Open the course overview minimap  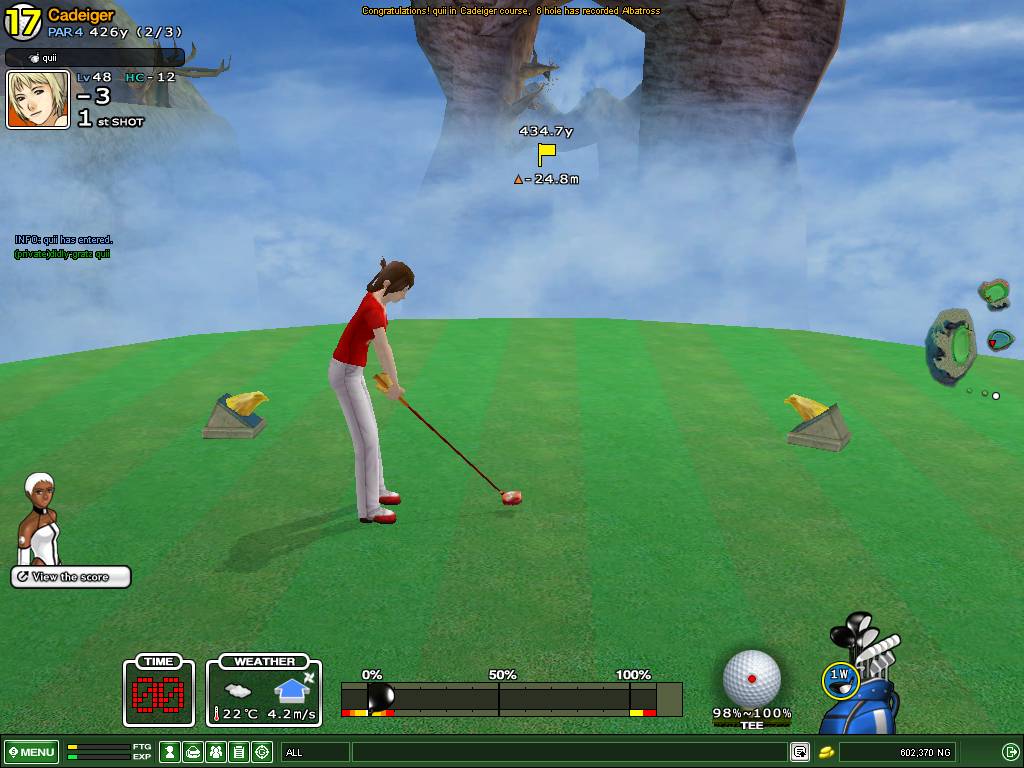pyautogui.click(x=954, y=345)
